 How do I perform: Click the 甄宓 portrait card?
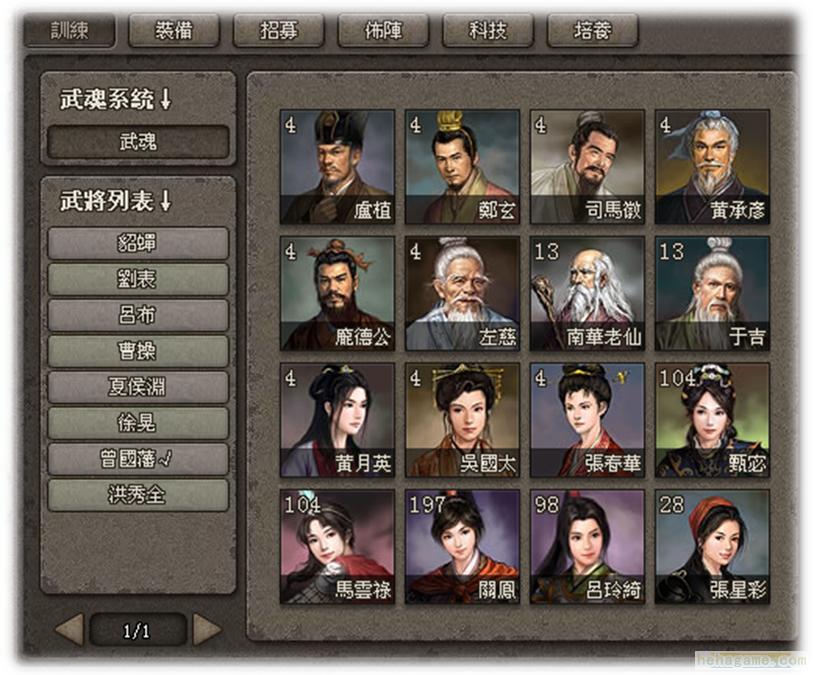pos(712,420)
